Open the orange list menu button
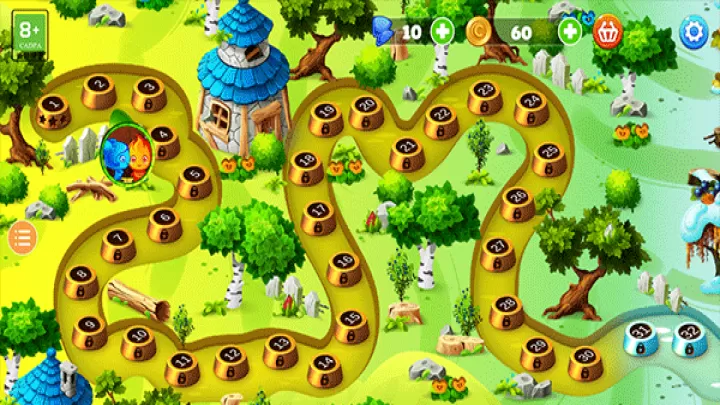 (x=22, y=237)
